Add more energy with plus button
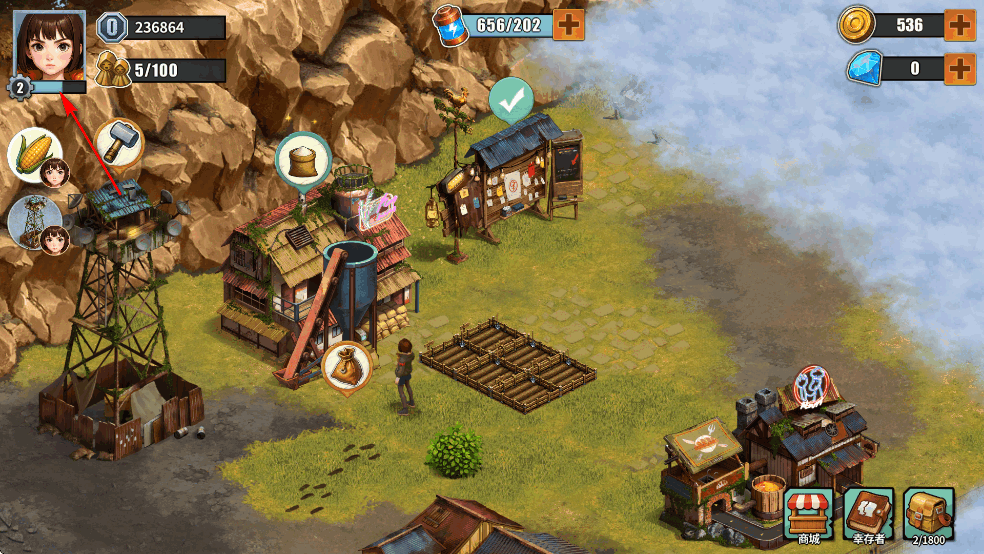Image resolution: width=984 pixels, height=554 pixels. 568,24
